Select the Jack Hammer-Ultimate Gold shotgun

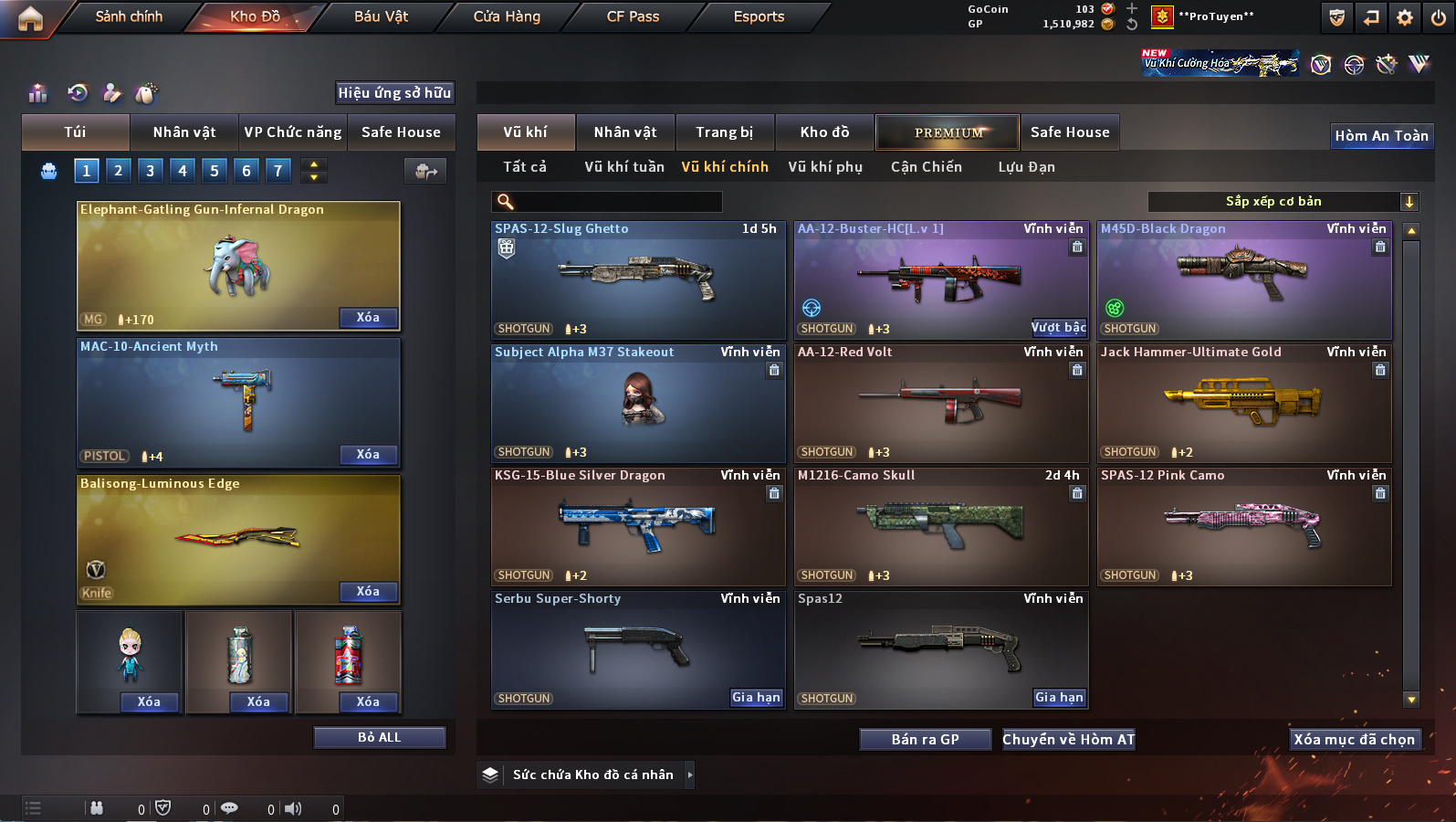[1243, 403]
